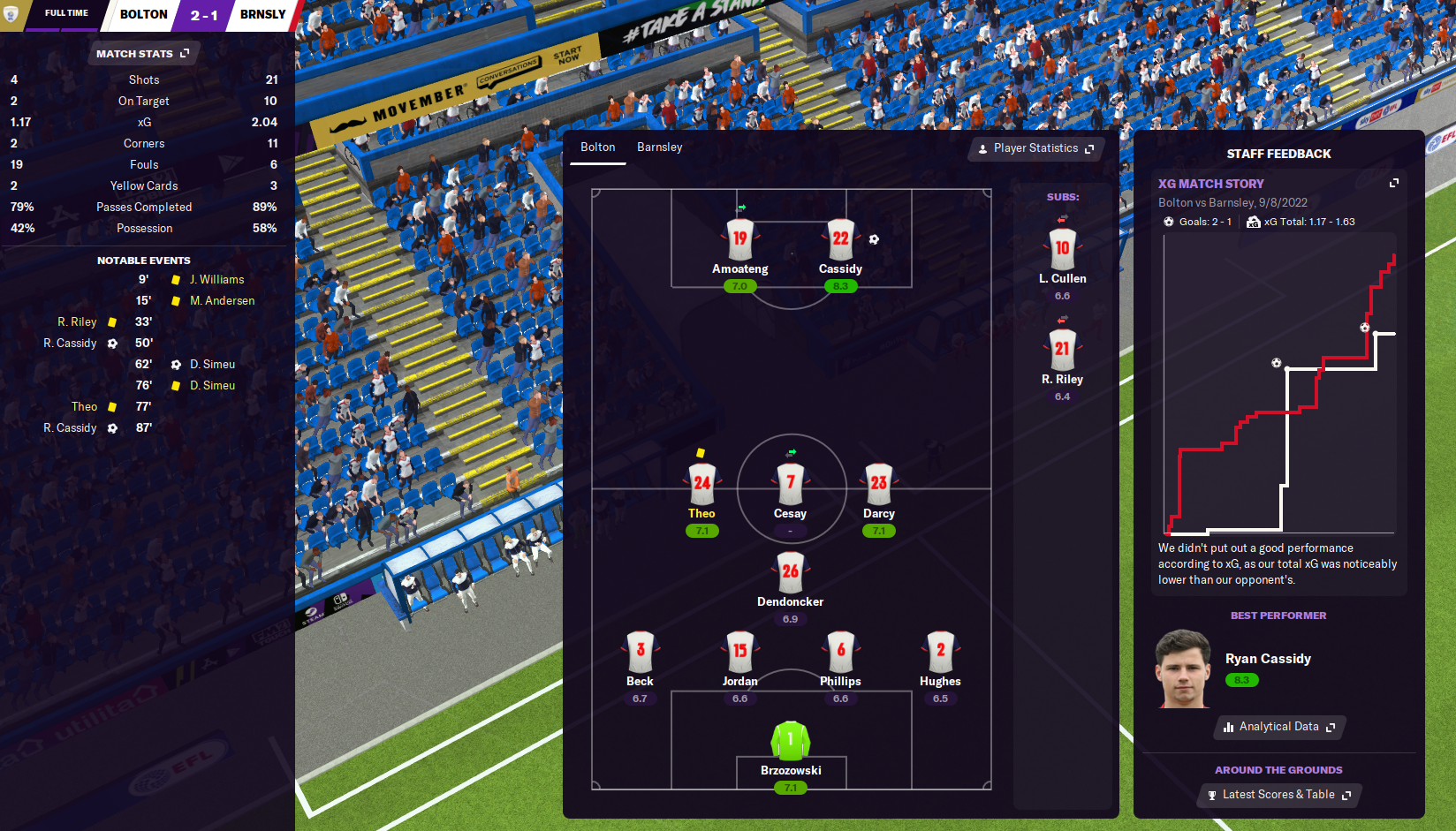Select Amoateng's number 19 shirt
1456x831 pixels.
pos(739,239)
